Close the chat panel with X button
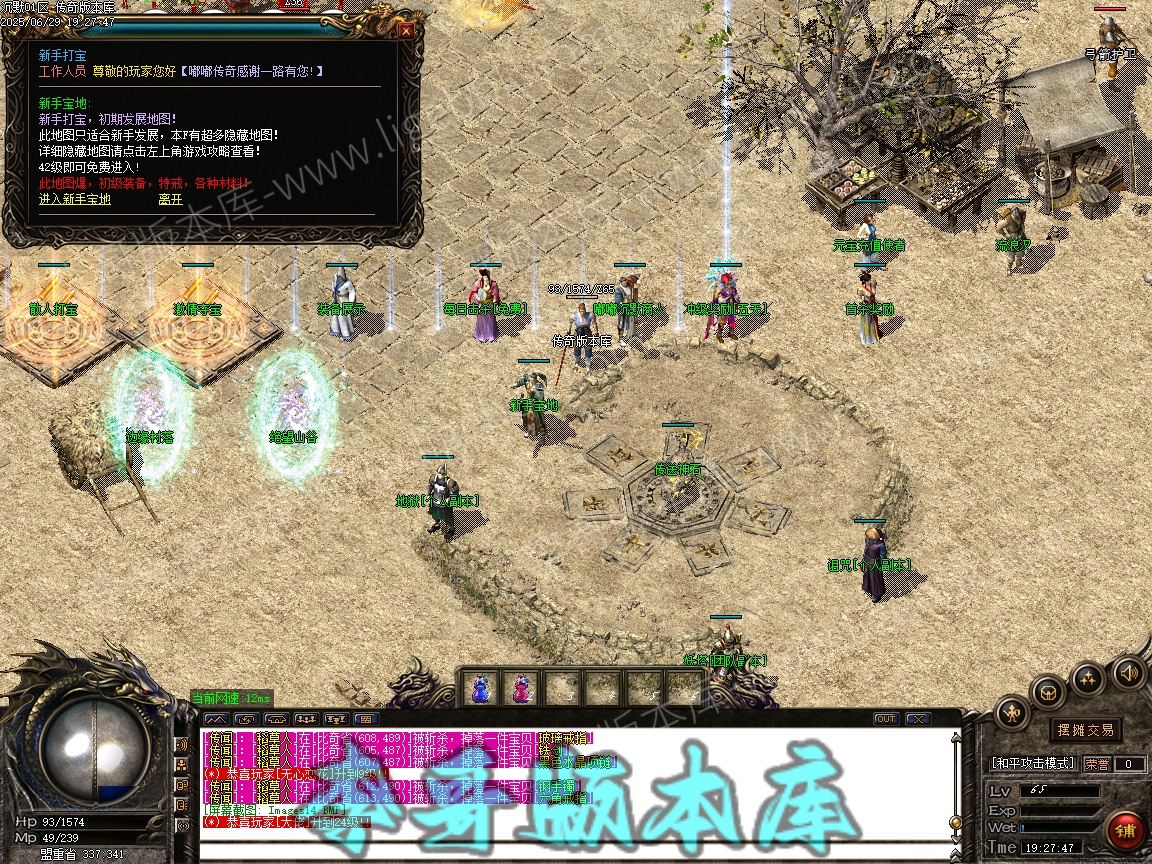The height and width of the screenshot is (864, 1152). (x=917, y=719)
